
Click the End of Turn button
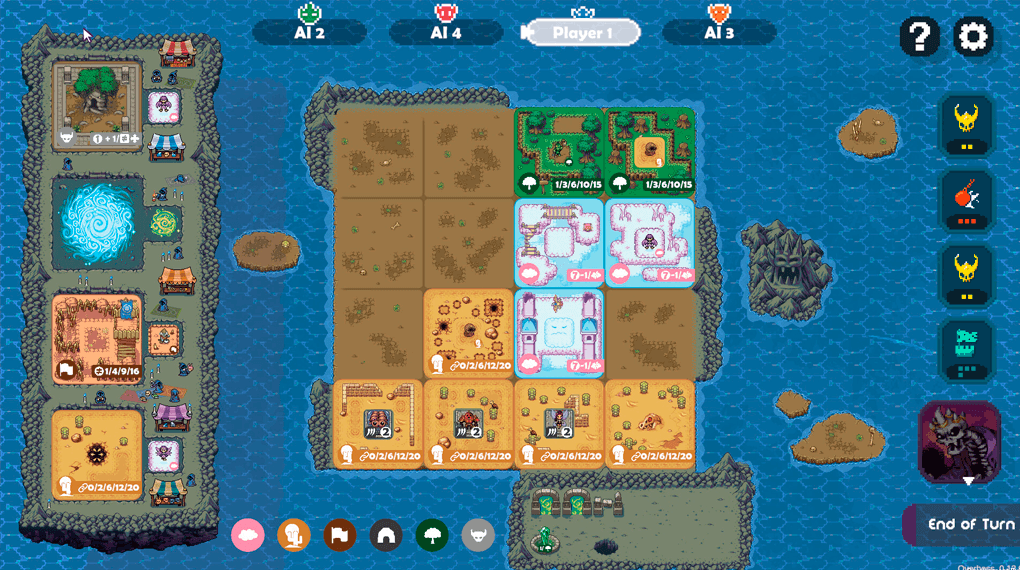(968, 524)
